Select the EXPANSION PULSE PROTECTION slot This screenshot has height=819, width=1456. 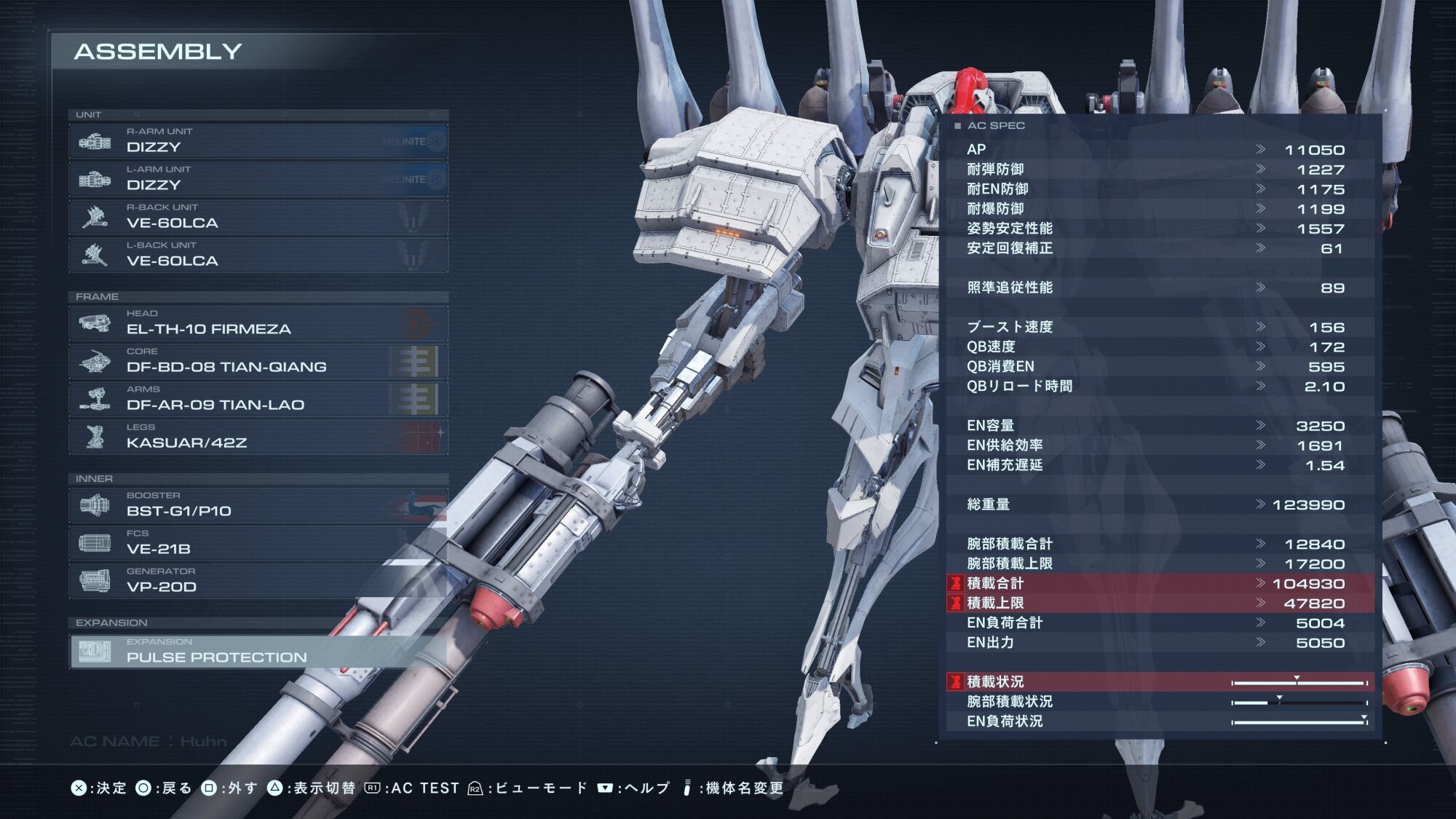[x=258, y=652]
